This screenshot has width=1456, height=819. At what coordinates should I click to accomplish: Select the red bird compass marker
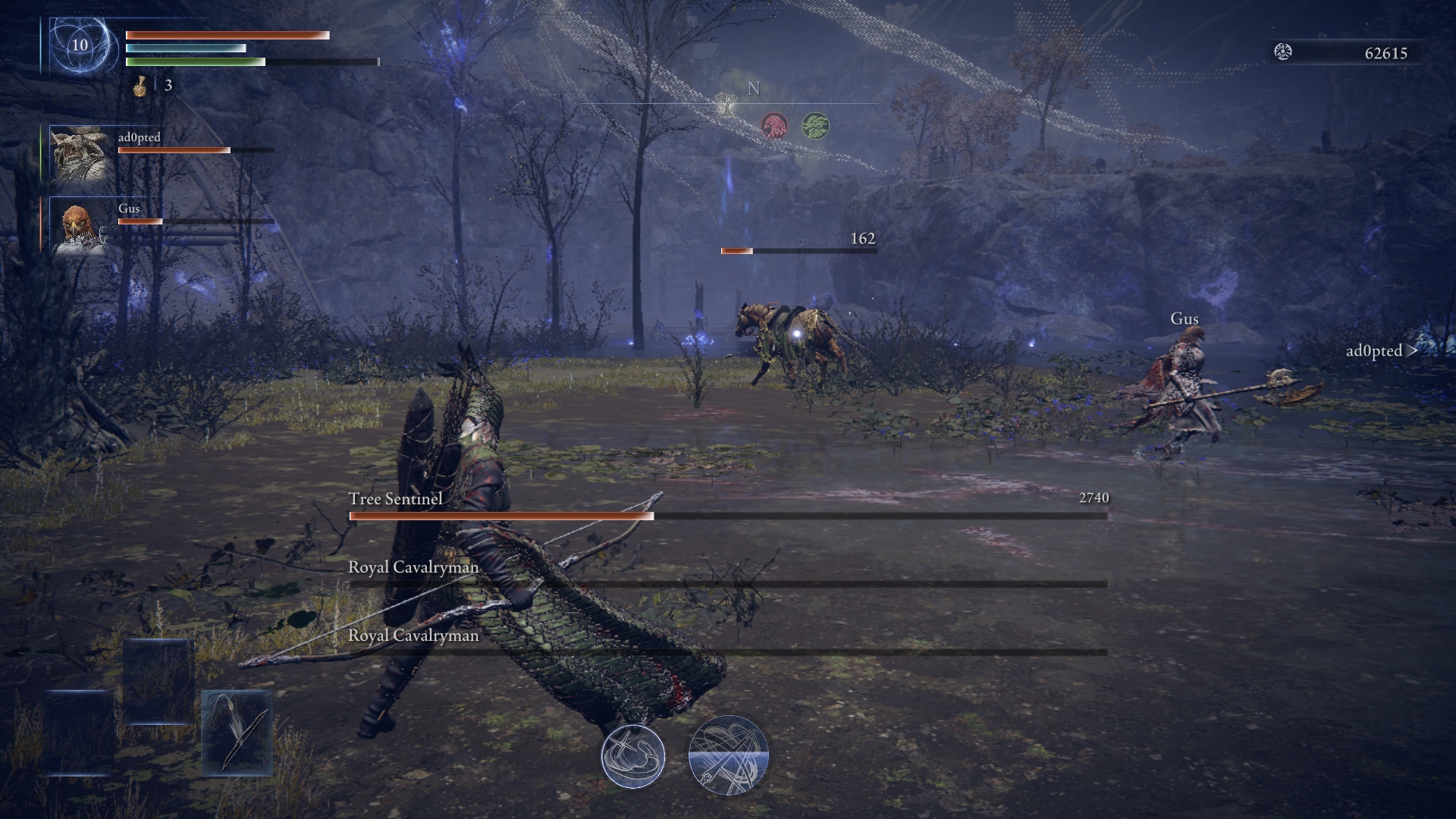click(774, 125)
